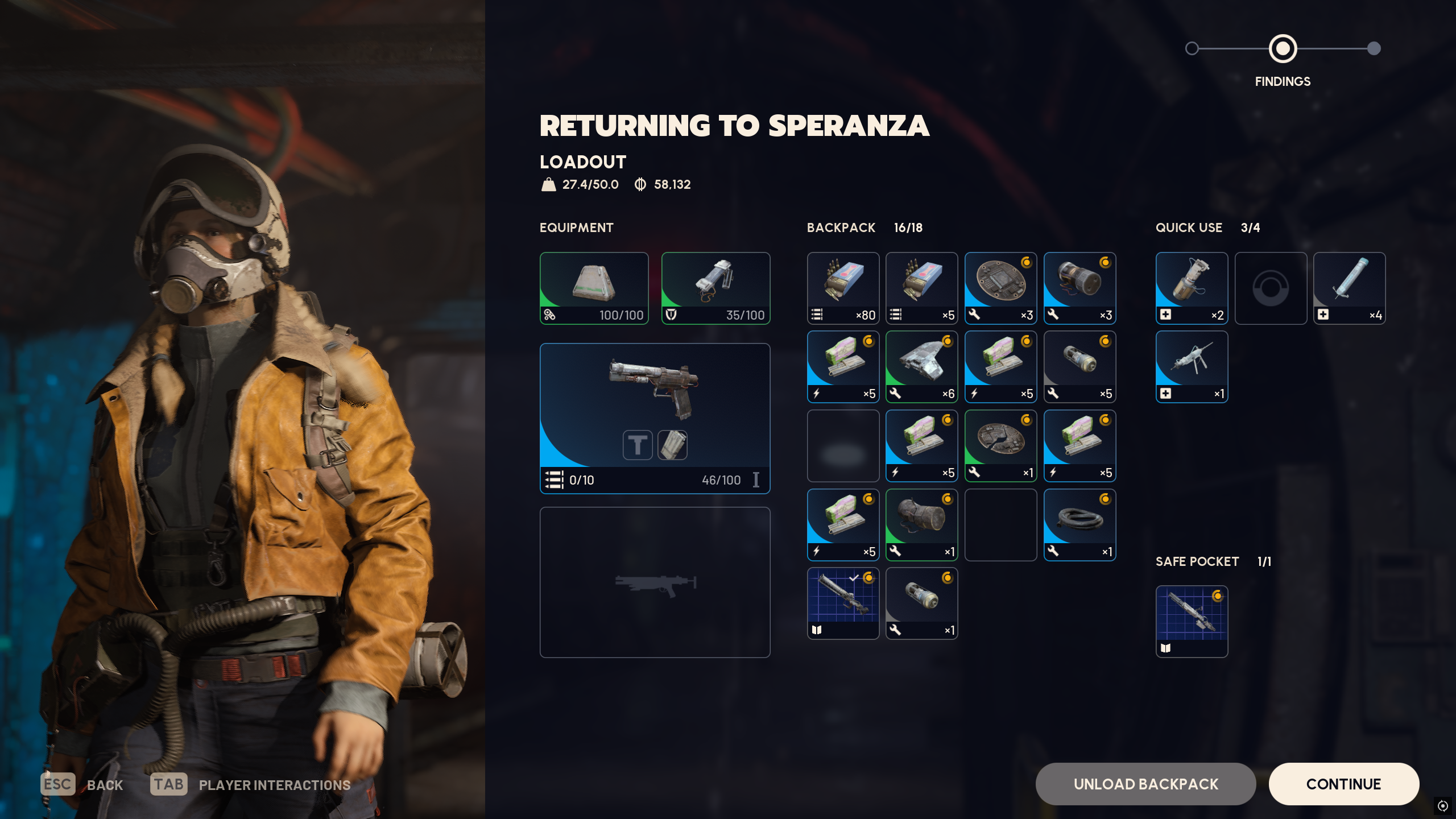Select the empty second weapon slot
Viewport: 1456px width, 819px height.
pos(655,582)
